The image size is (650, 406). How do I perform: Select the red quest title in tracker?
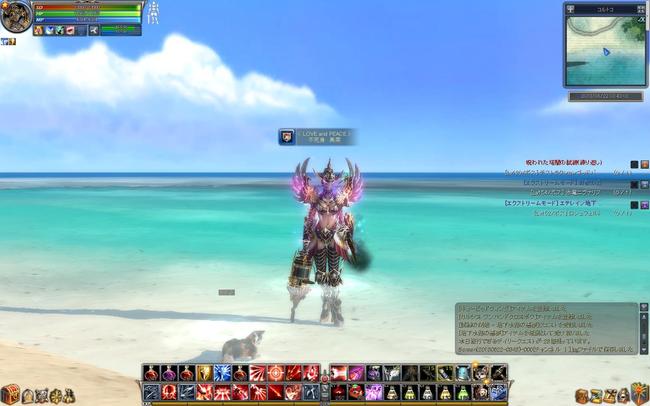[x=566, y=163]
